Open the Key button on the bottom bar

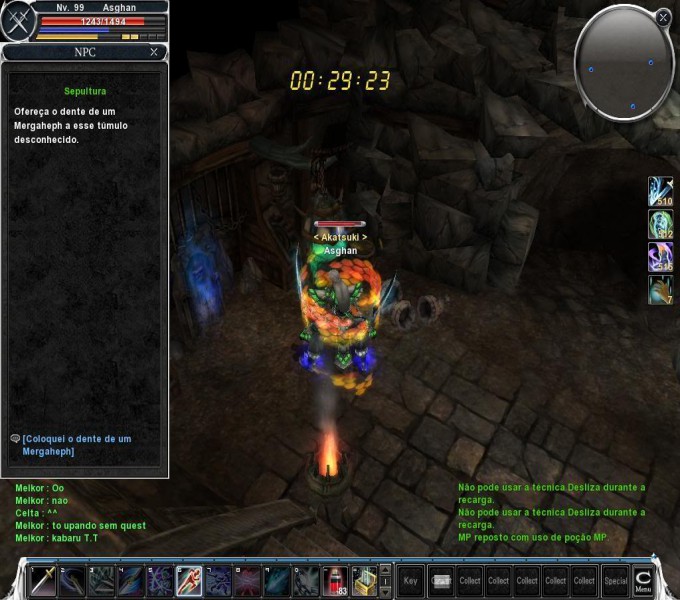411,580
